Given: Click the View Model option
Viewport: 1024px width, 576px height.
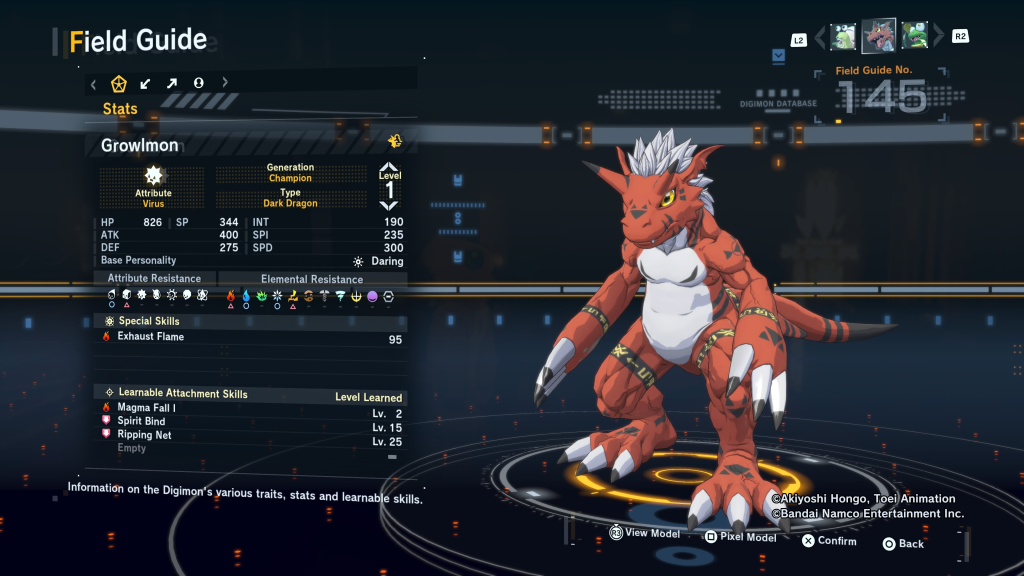Looking at the screenshot, I should point(645,534).
